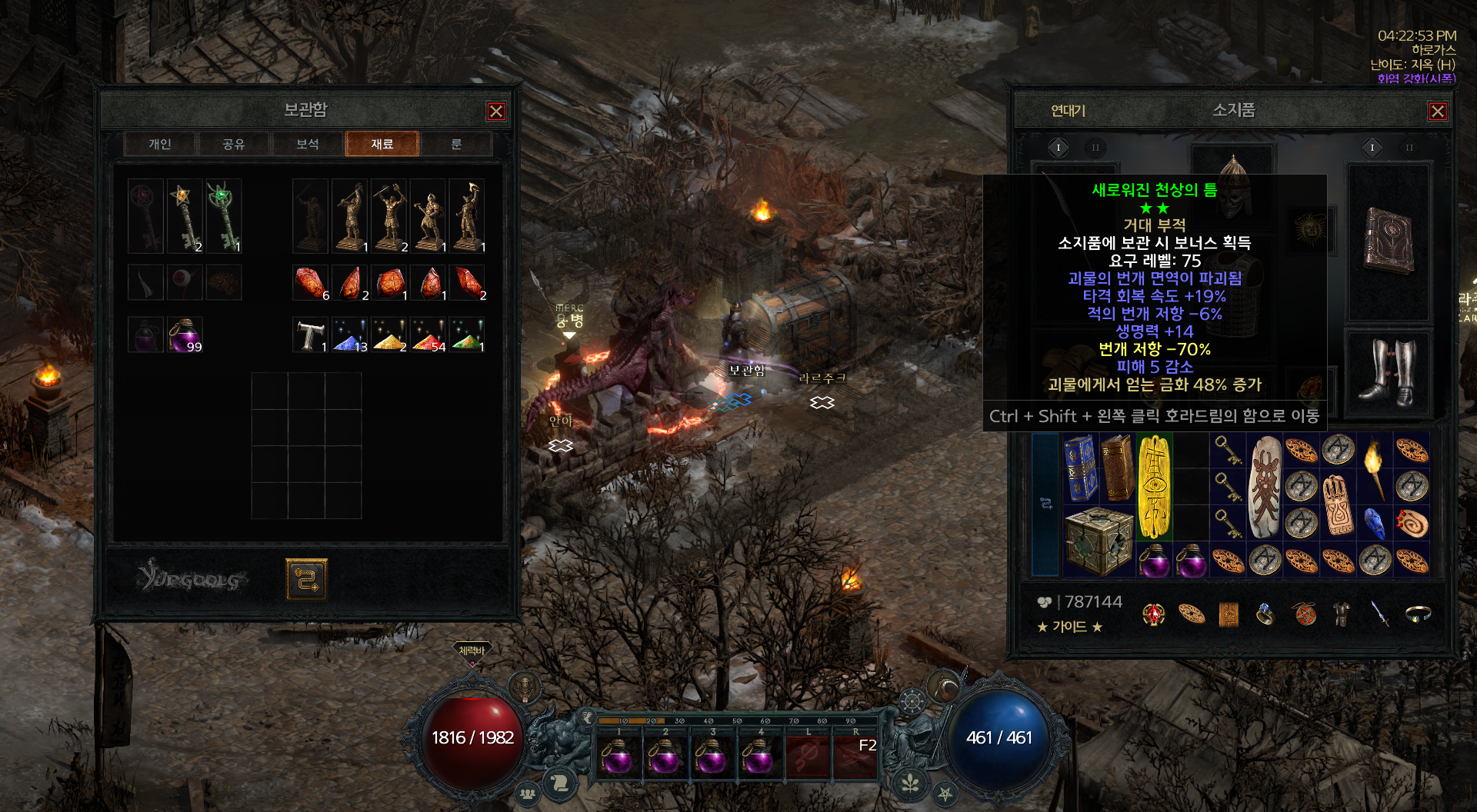The height and width of the screenshot is (812, 1477).
Task: Choose the equipped boots slot
Action: pos(1387,372)
